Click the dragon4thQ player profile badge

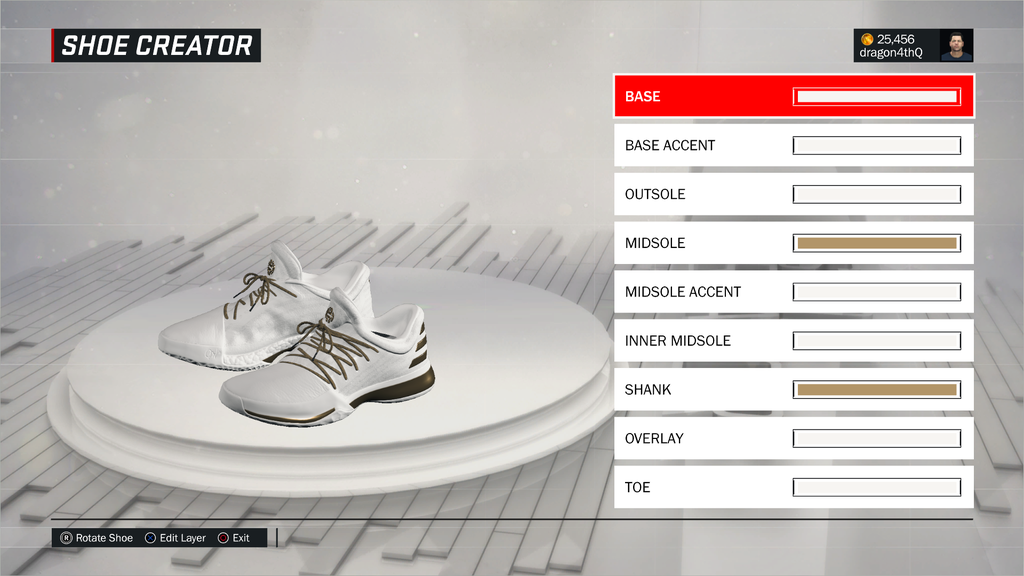point(912,46)
